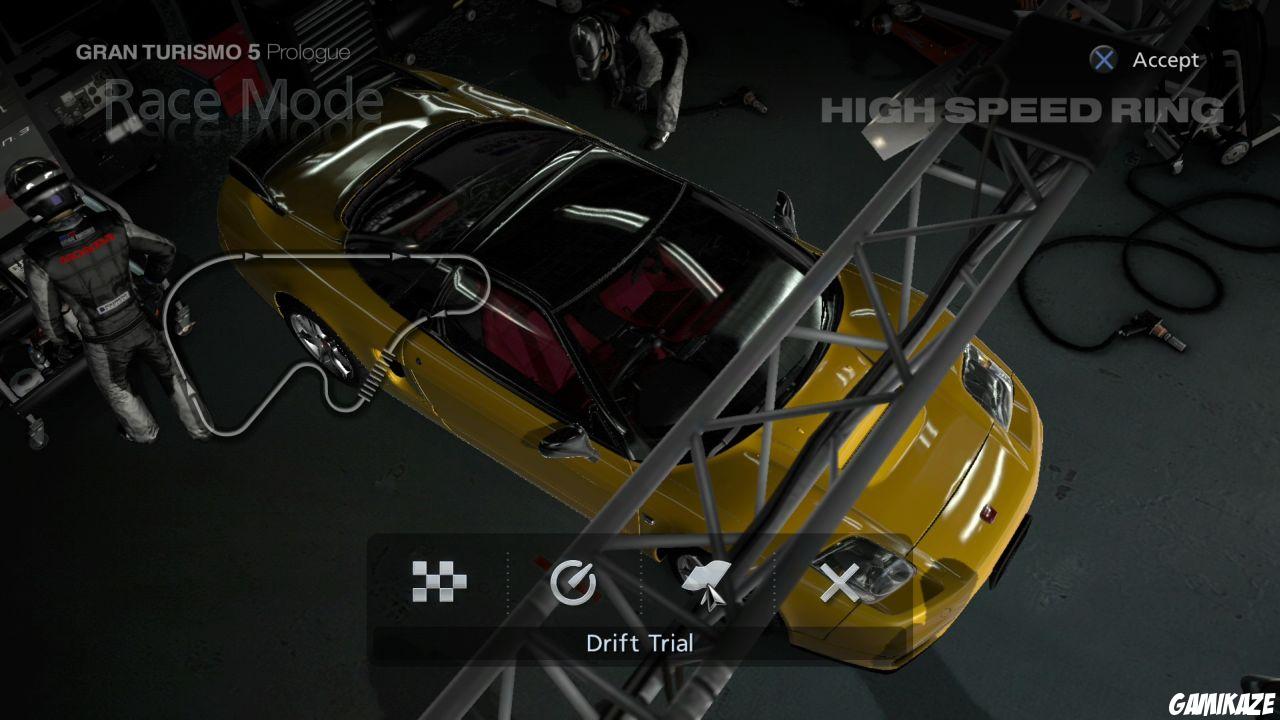Click the blue Cross button prompt icon
This screenshot has width=1280, height=720.
tap(1103, 60)
